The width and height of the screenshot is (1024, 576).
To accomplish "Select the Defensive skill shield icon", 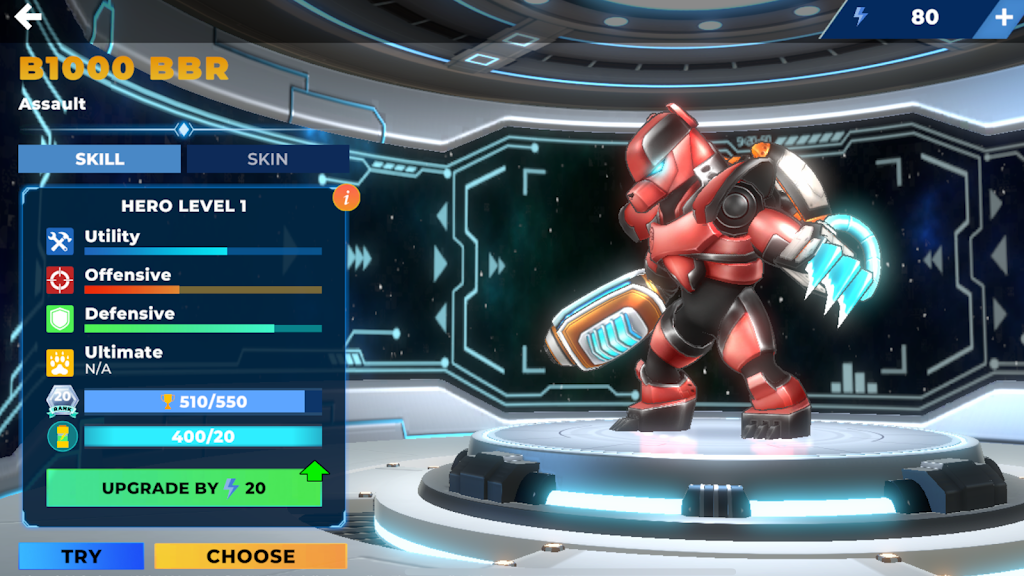I will (x=60, y=319).
